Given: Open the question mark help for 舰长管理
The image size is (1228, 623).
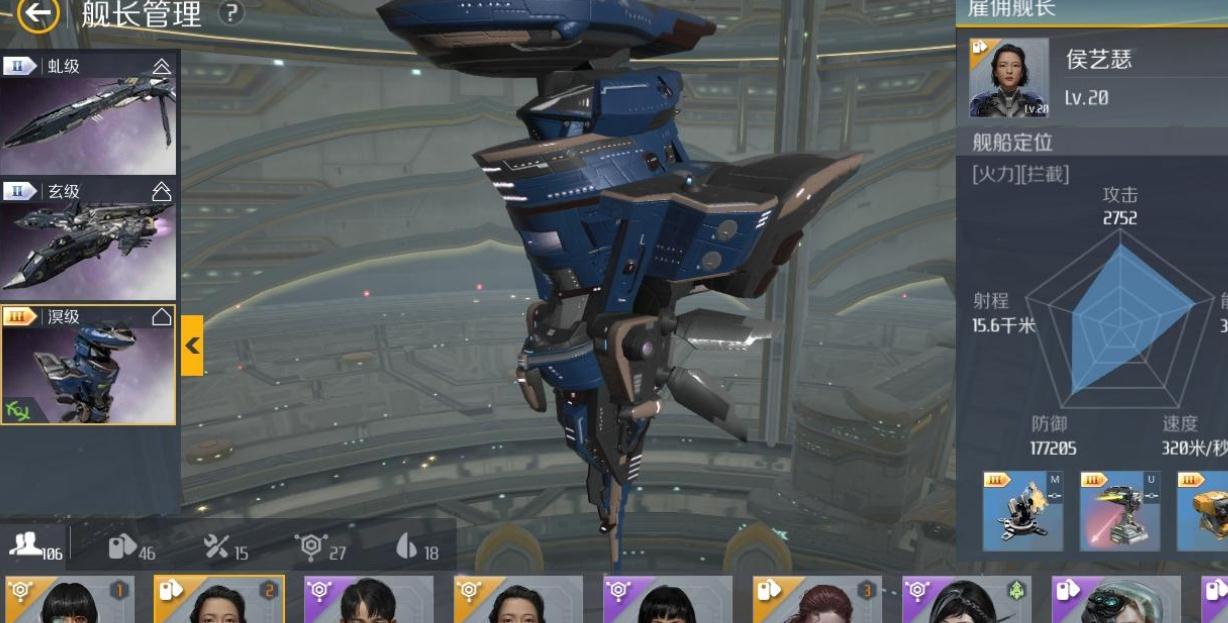Looking at the screenshot, I should [x=231, y=13].
